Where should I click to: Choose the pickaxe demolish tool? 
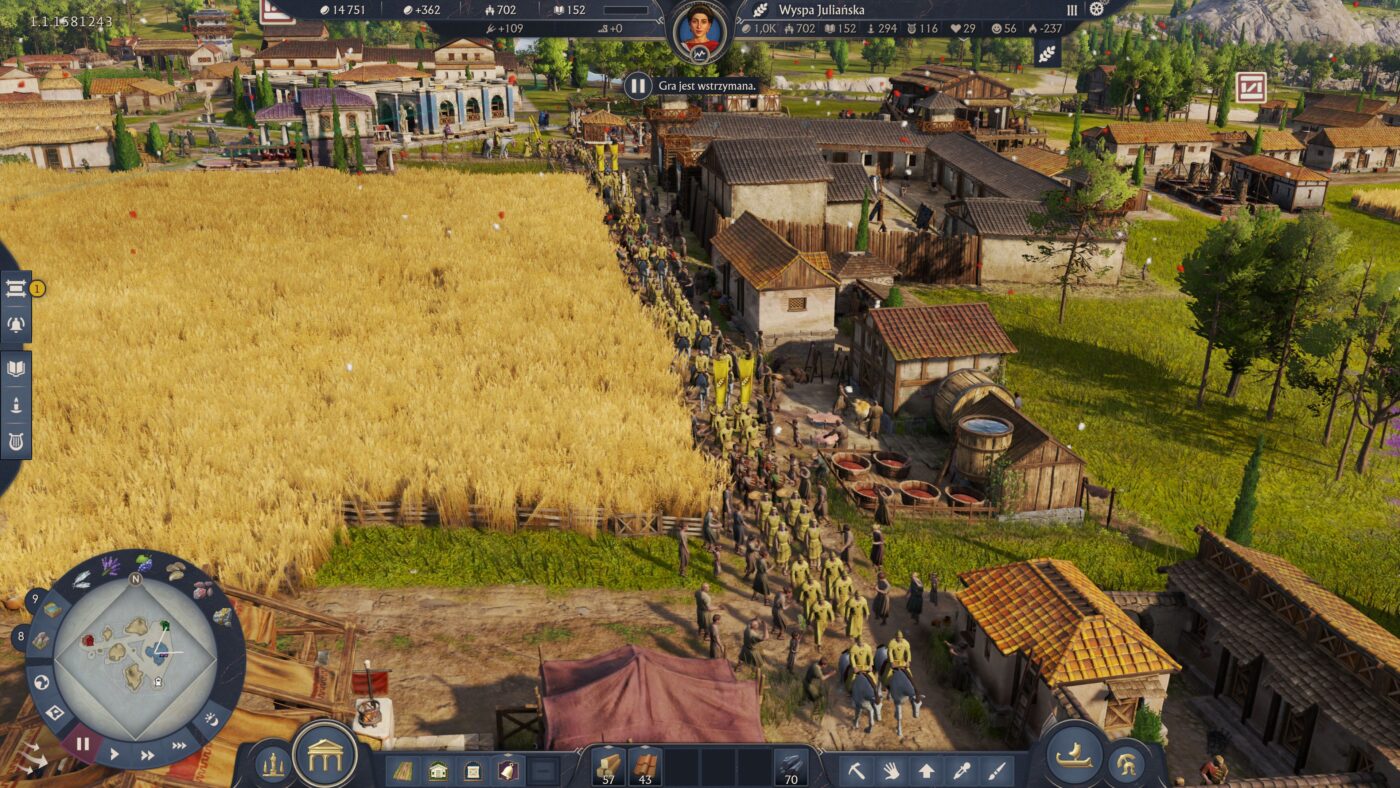pos(856,771)
